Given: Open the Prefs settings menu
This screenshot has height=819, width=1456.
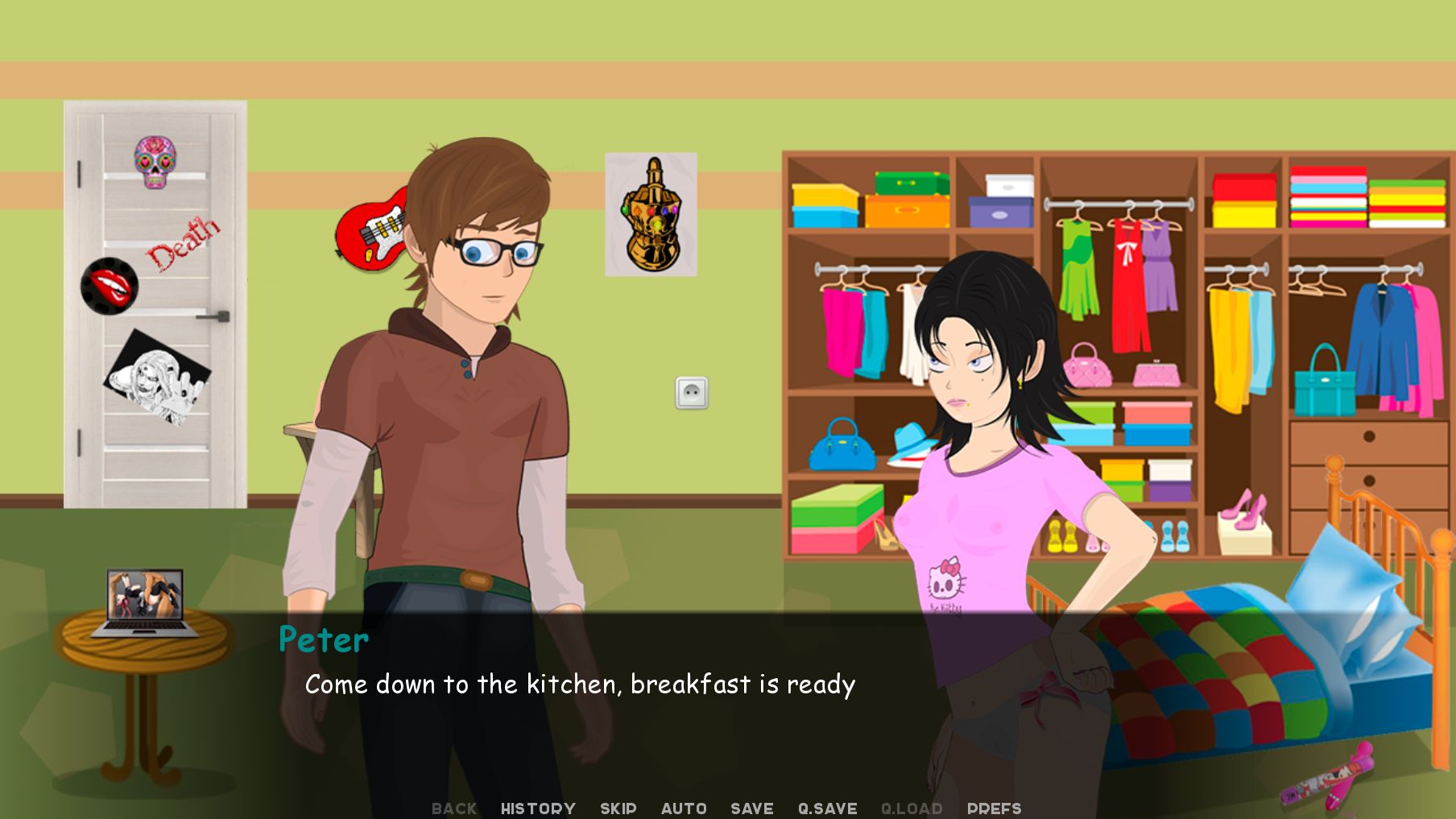Looking at the screenshot, I should (x=994, y=809).
